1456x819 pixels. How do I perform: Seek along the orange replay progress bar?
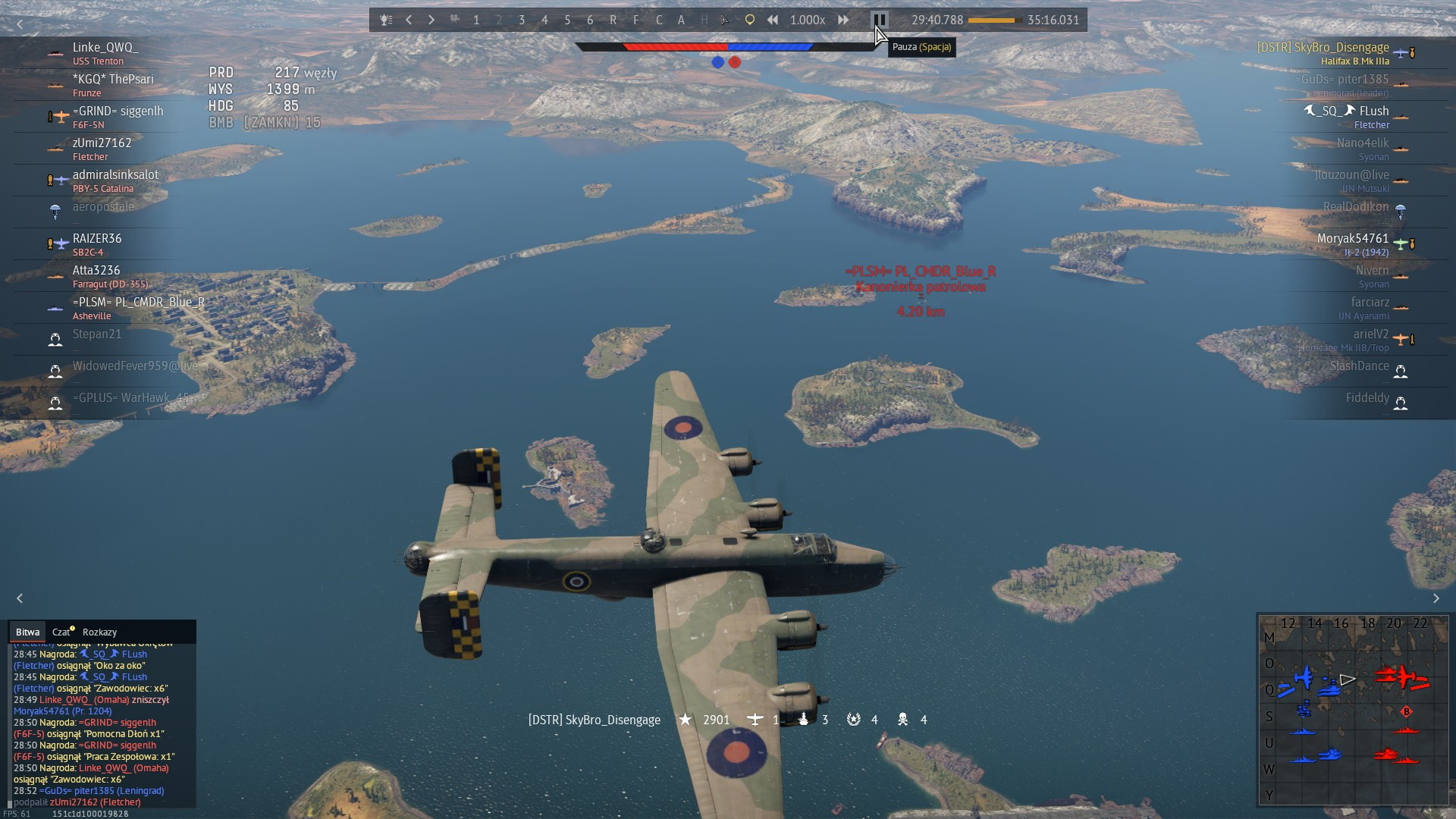pos(994,20)
